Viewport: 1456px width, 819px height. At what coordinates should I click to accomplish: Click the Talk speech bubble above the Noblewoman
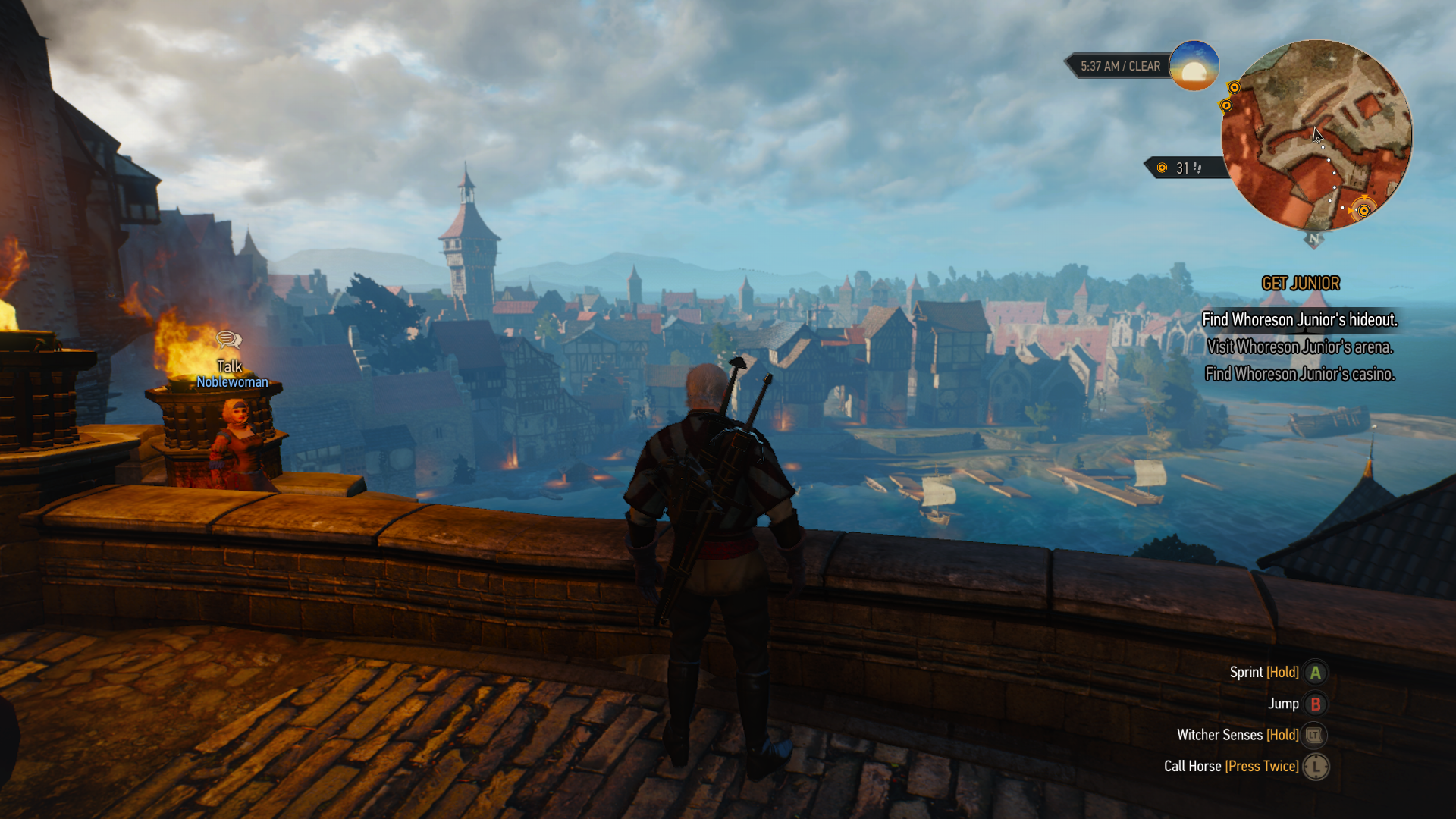click(x=228, y=340)
